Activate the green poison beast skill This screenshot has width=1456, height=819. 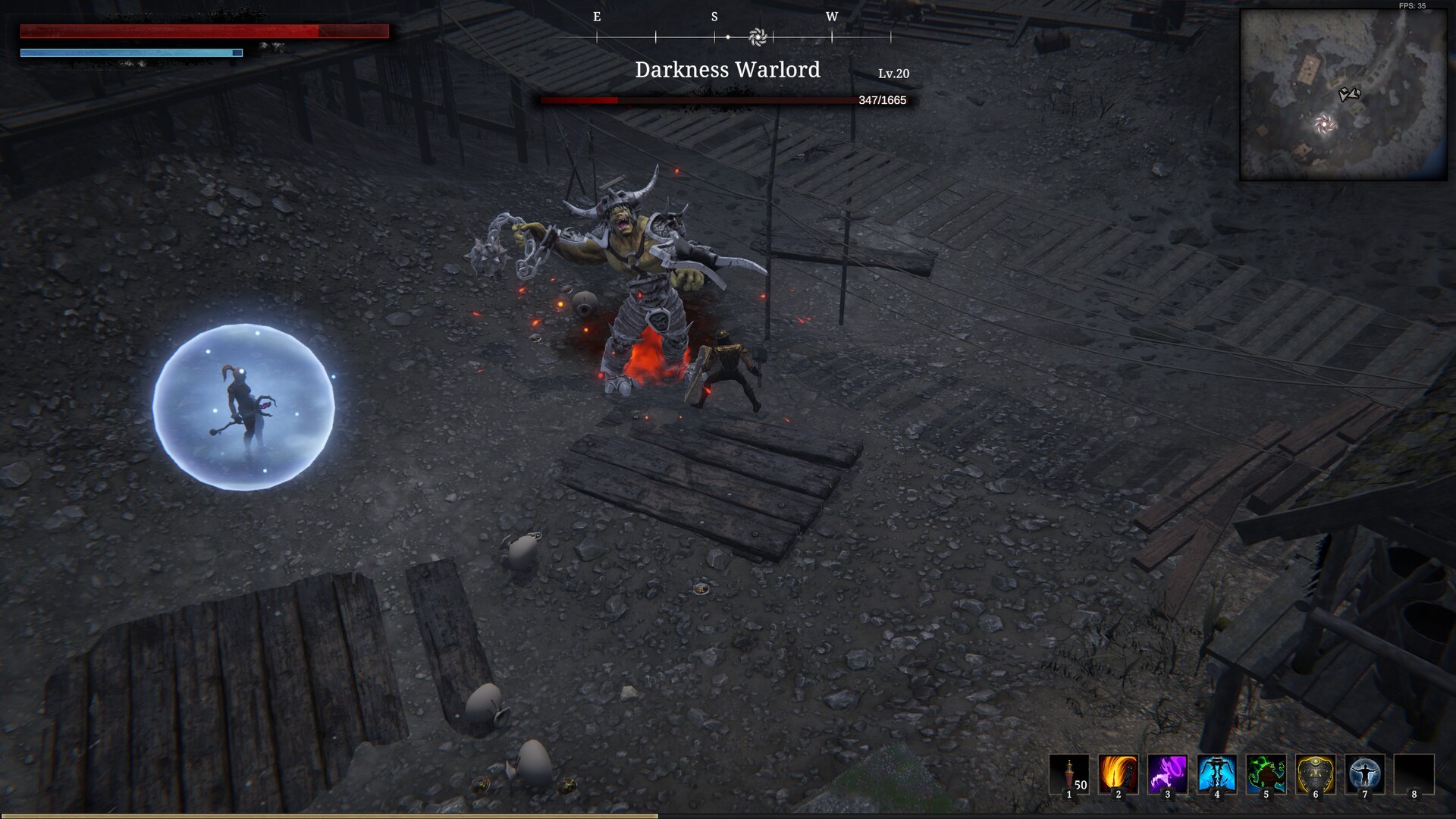pos(1266,774)
